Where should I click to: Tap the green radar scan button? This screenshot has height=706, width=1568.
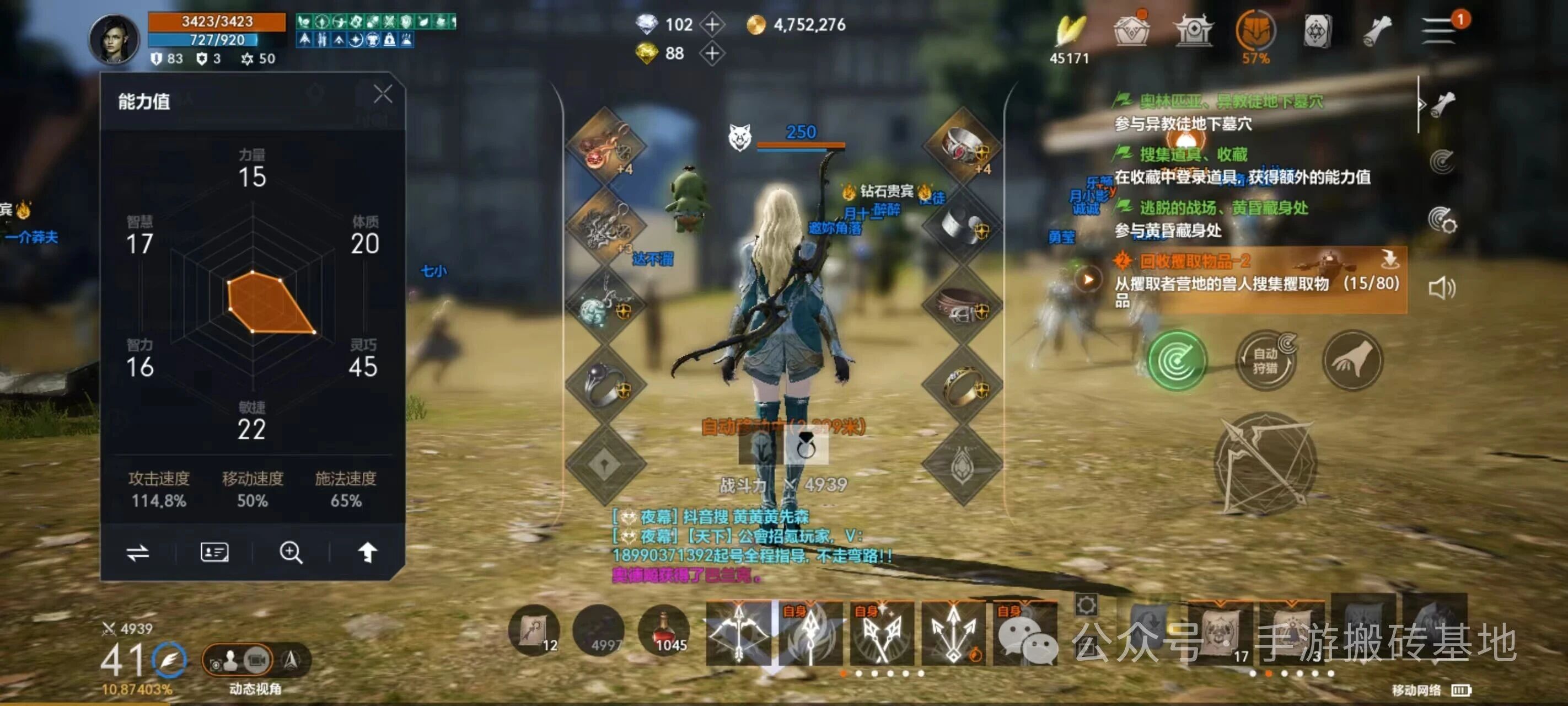point(1176,361)
